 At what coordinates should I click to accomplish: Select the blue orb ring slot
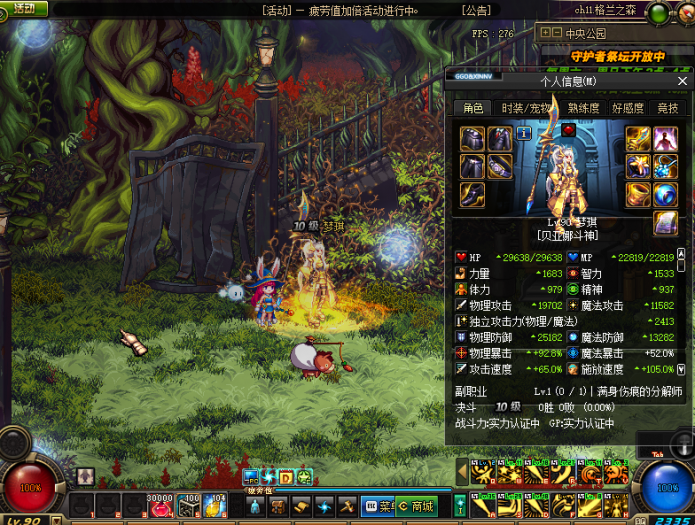click(x=666, y=193)
